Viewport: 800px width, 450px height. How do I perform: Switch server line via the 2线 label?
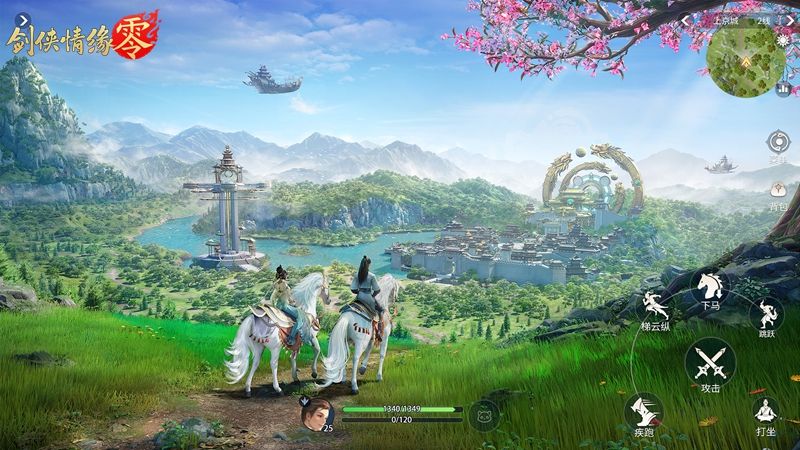click(x=764, y=19)
